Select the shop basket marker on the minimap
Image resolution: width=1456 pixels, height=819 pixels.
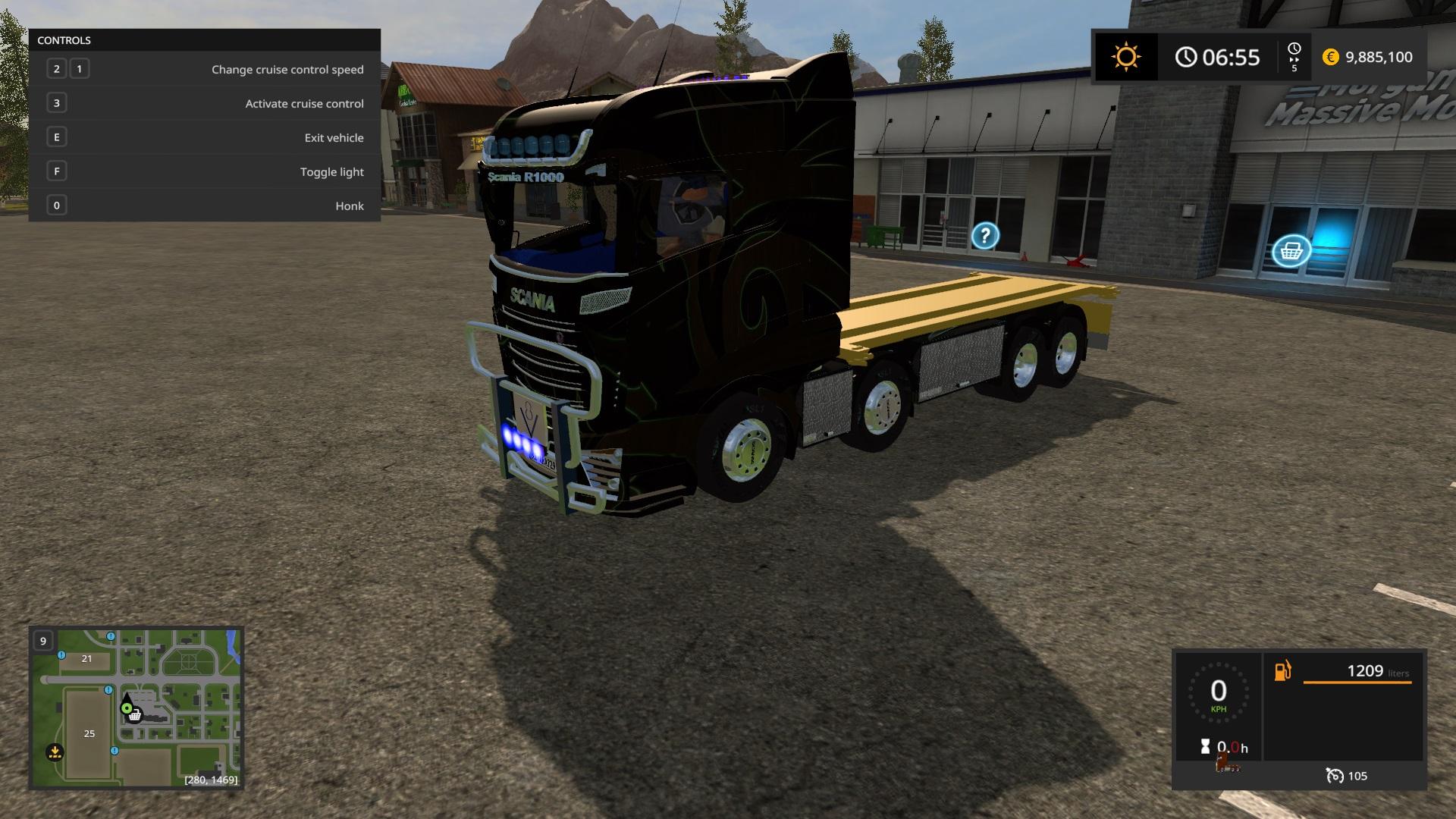[x=135, y=715]
